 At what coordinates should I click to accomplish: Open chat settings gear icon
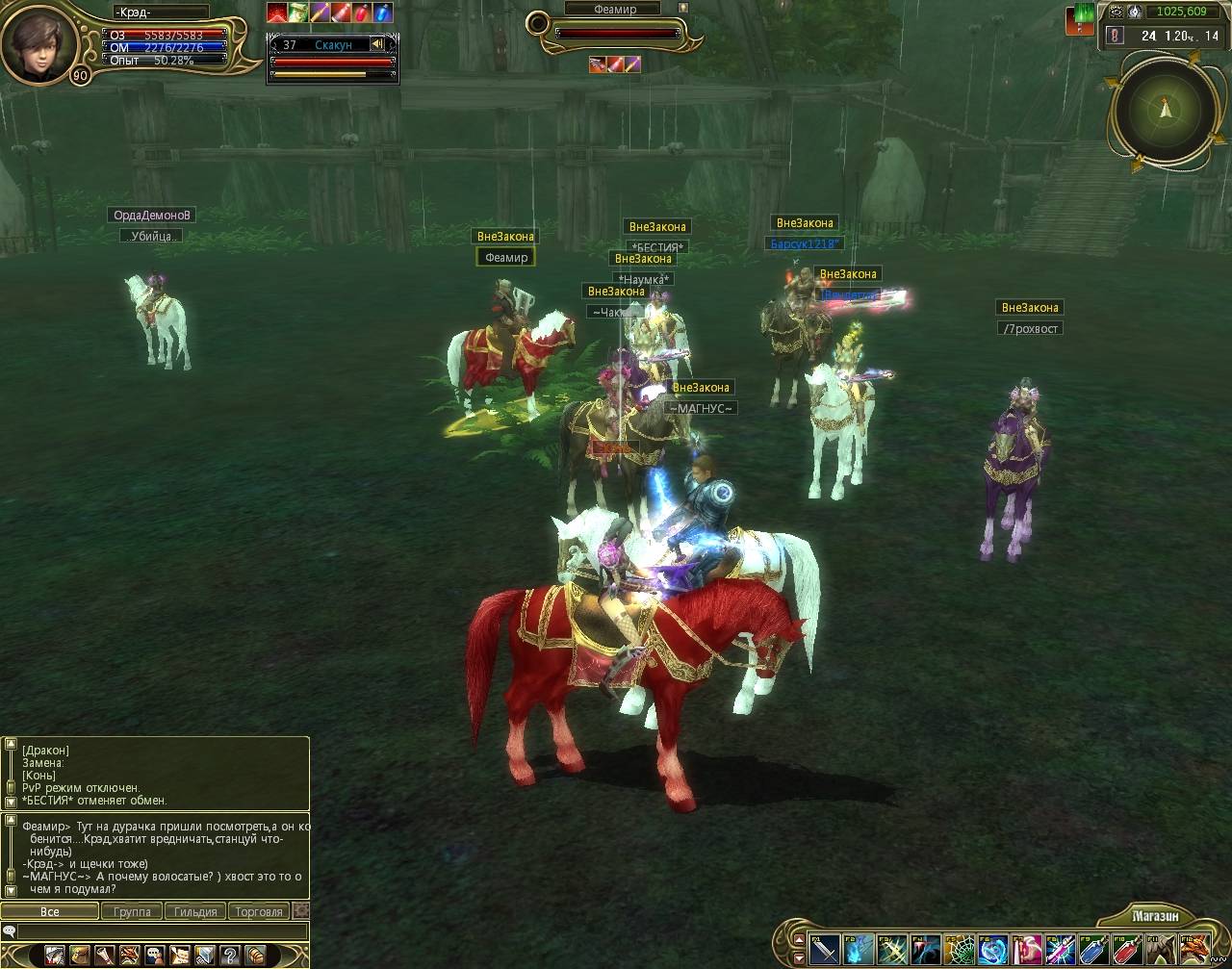[301, 910]
